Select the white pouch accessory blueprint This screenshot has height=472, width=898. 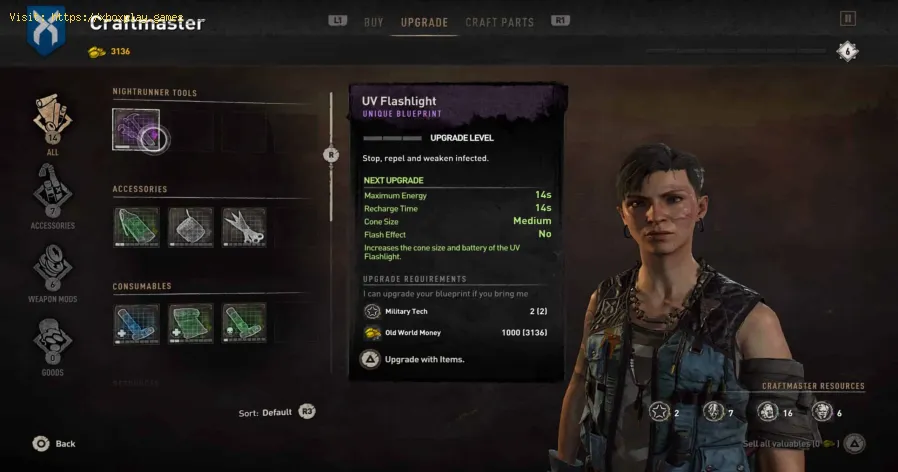190,227
